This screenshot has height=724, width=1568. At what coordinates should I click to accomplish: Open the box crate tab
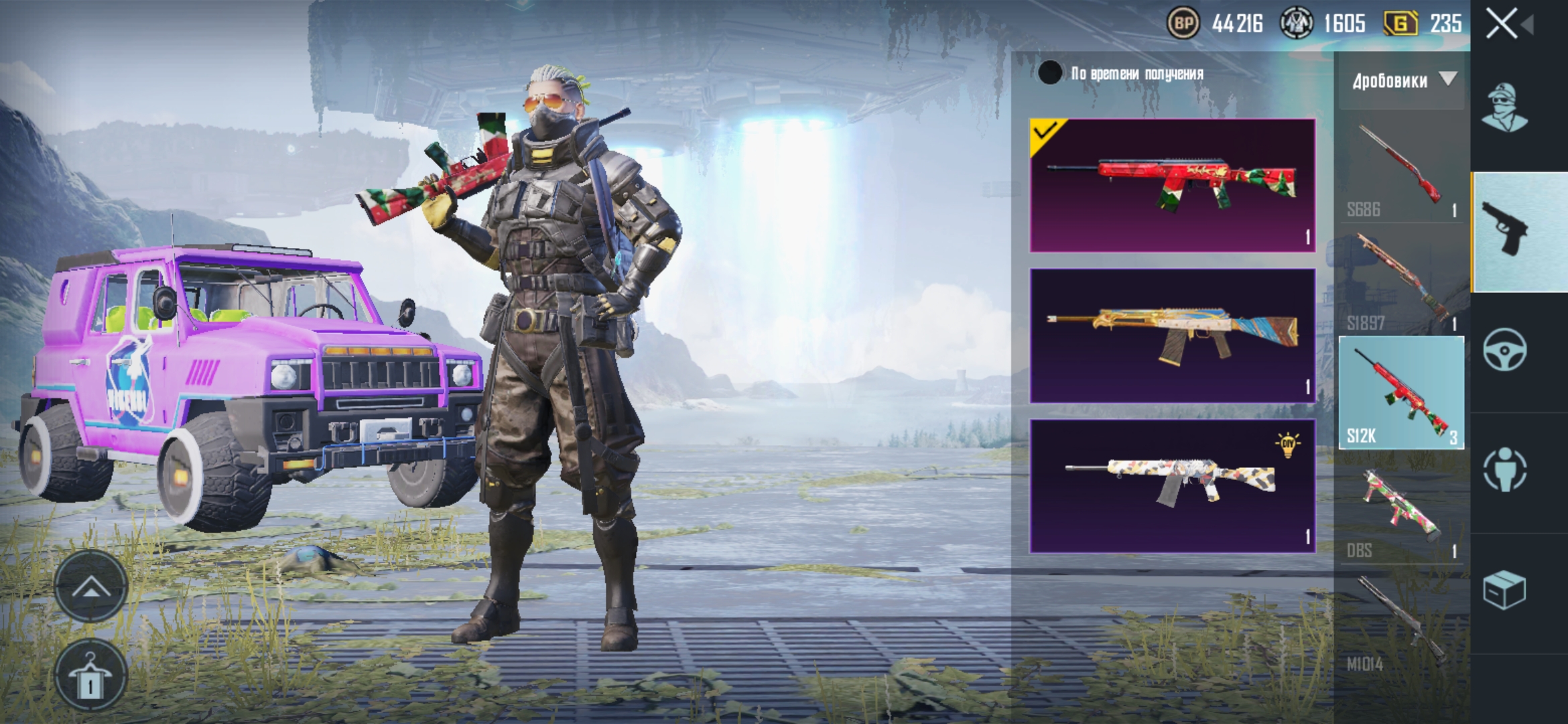coord(1505,590)
